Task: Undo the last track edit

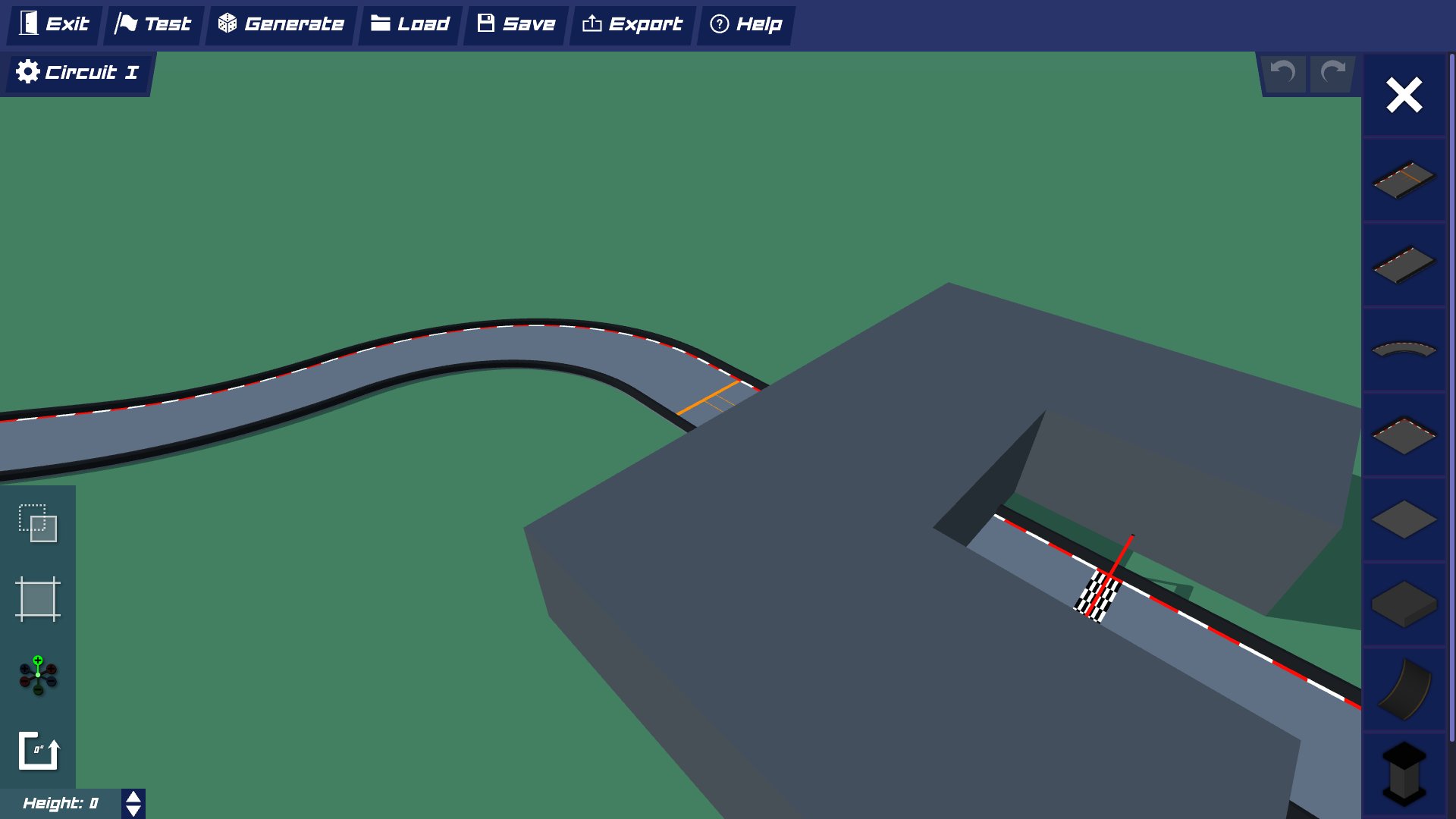Action: click(1283, 73)
